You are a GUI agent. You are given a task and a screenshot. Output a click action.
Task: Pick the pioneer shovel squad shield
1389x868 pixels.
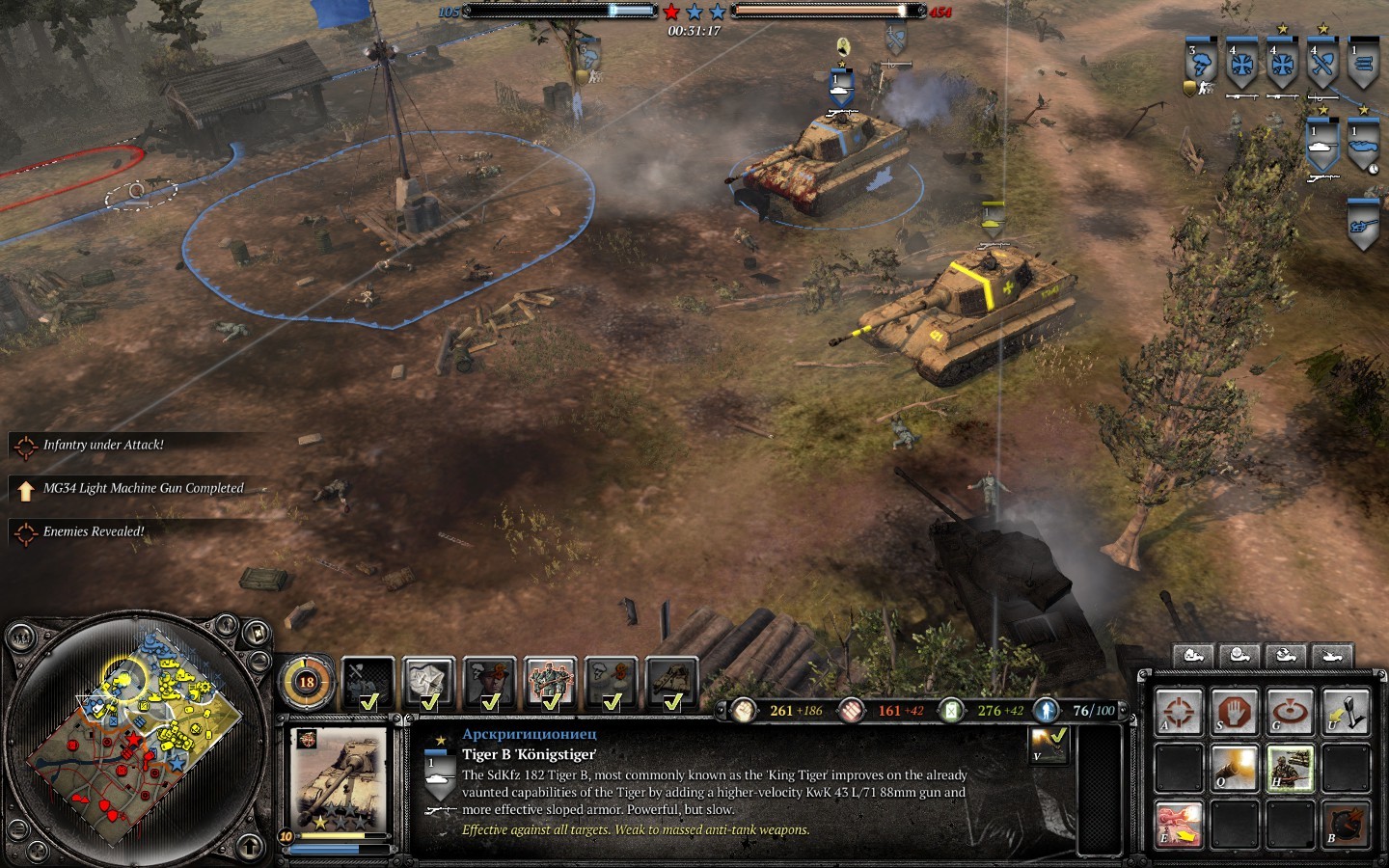coord(1322,63)
